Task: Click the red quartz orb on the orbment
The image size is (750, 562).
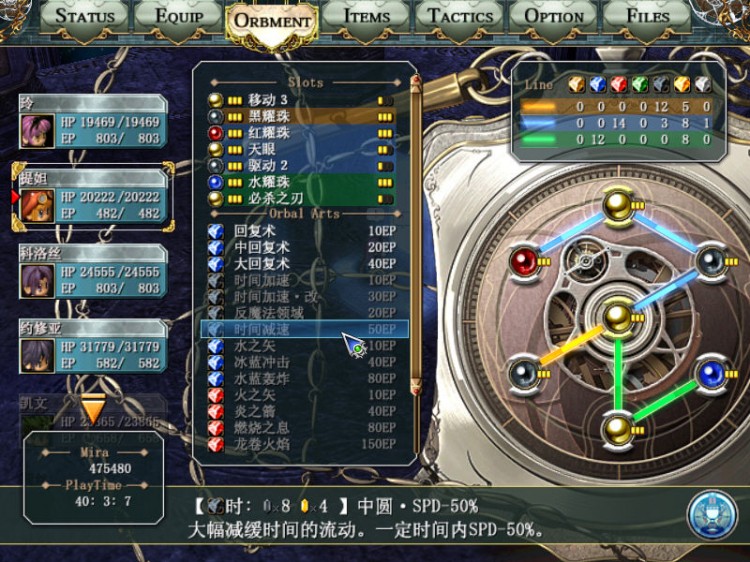Action: click(x=524, y=263)
